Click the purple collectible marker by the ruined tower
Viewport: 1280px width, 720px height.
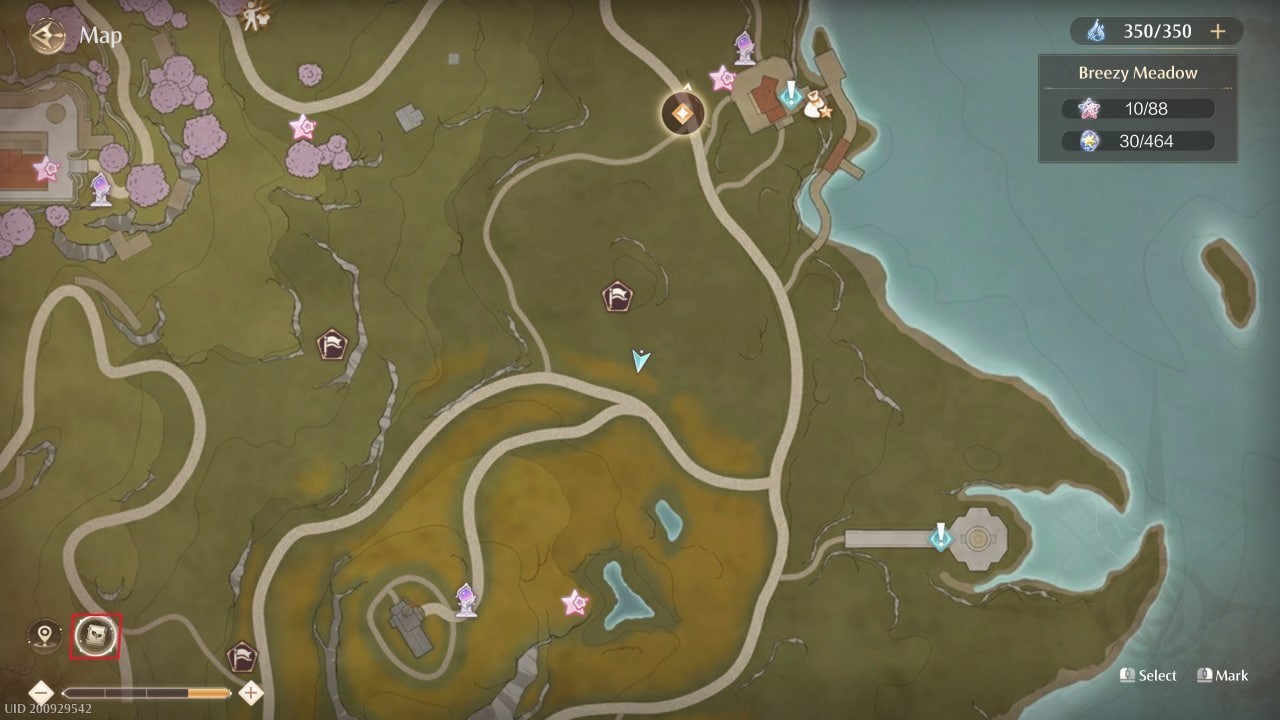465,600
